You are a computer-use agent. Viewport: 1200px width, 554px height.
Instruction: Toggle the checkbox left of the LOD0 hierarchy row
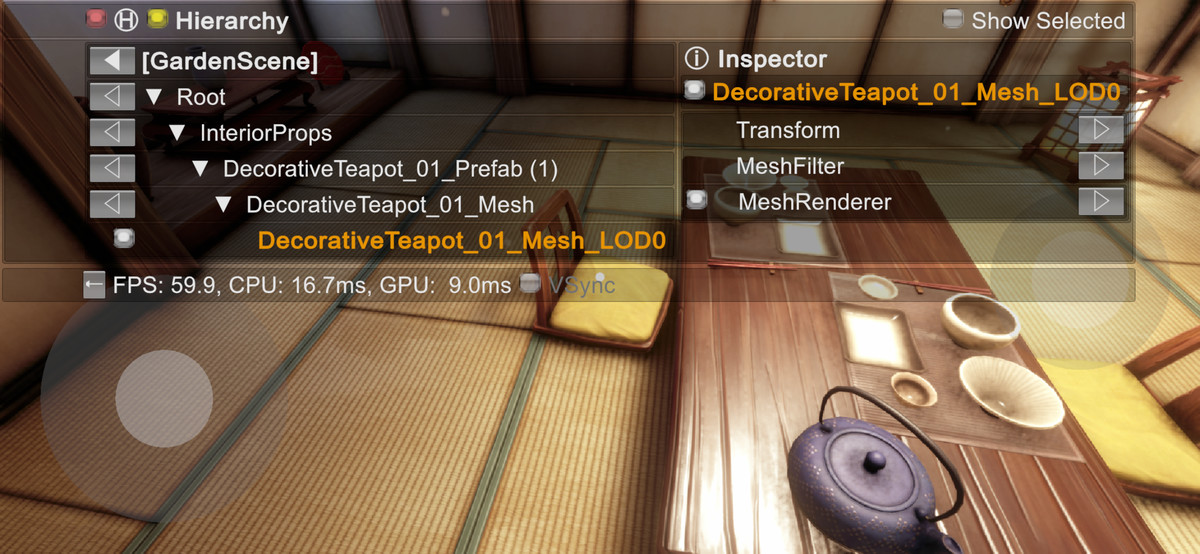click(124, 238)
